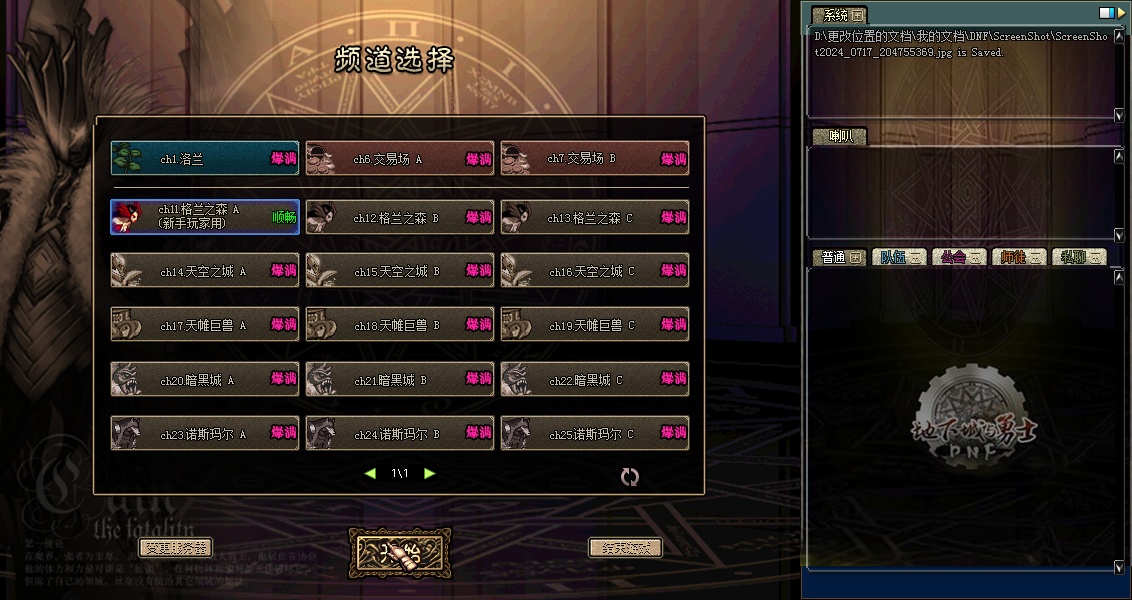1132x600 pixels.
Task: Refresh the channel list
Action: click(629, 477)
